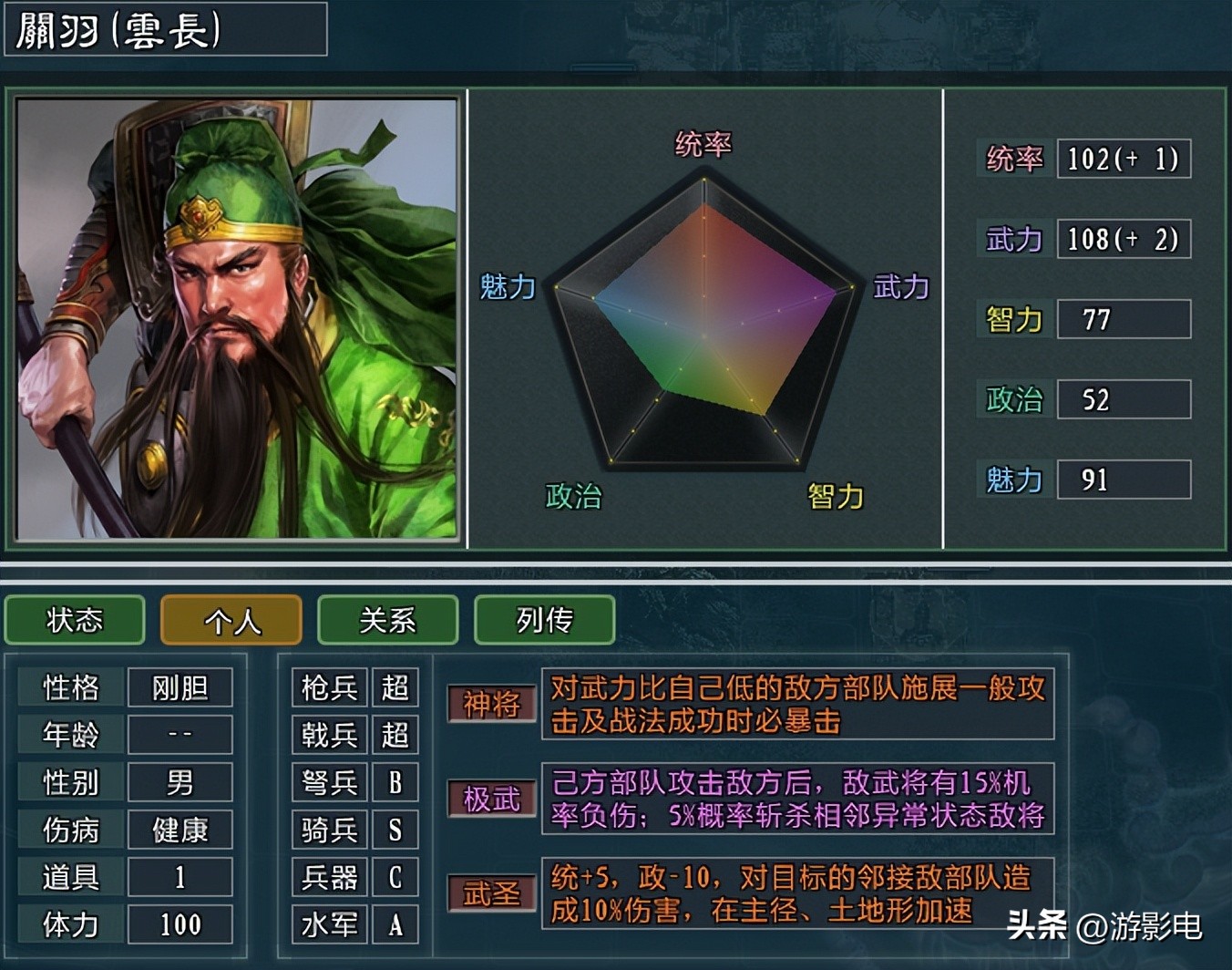This screenshot has height=970, width=1232.
Task: Click the 武圣 skill badge
Action: (491, 893)
